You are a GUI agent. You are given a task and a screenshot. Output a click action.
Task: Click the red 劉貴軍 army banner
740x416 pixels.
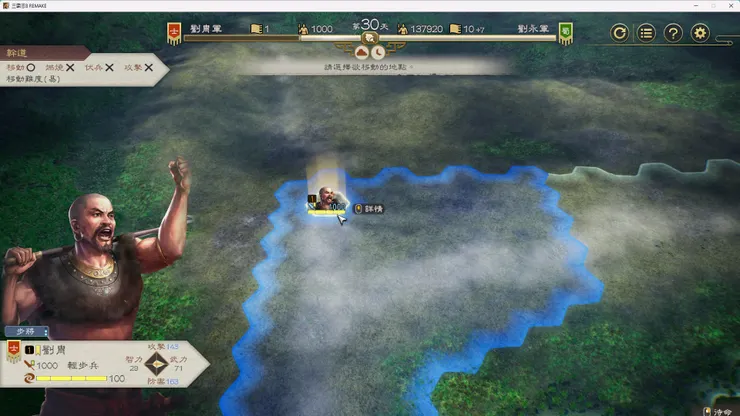[174, 33]
